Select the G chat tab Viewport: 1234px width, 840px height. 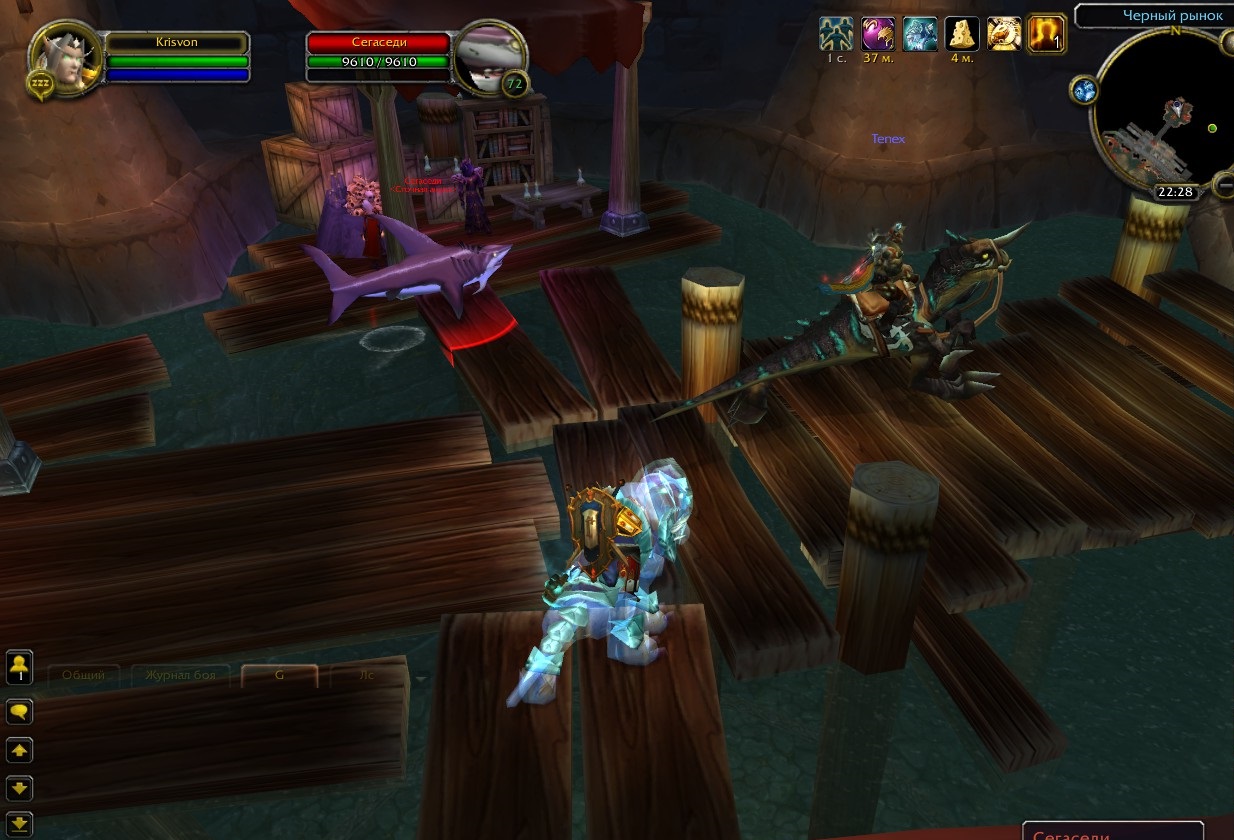point(279,675)
